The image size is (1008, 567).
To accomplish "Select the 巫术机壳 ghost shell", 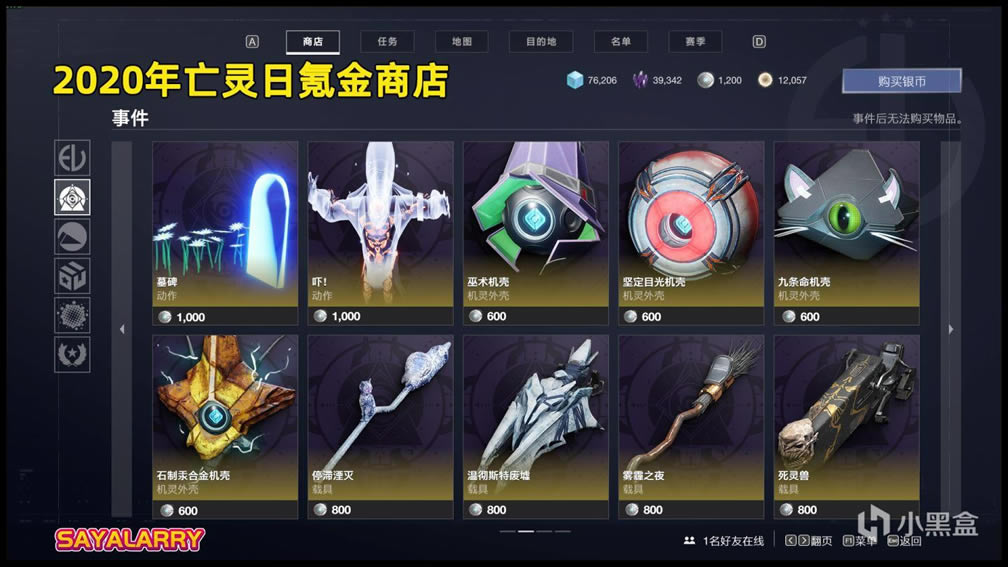I will click(535, 232).
